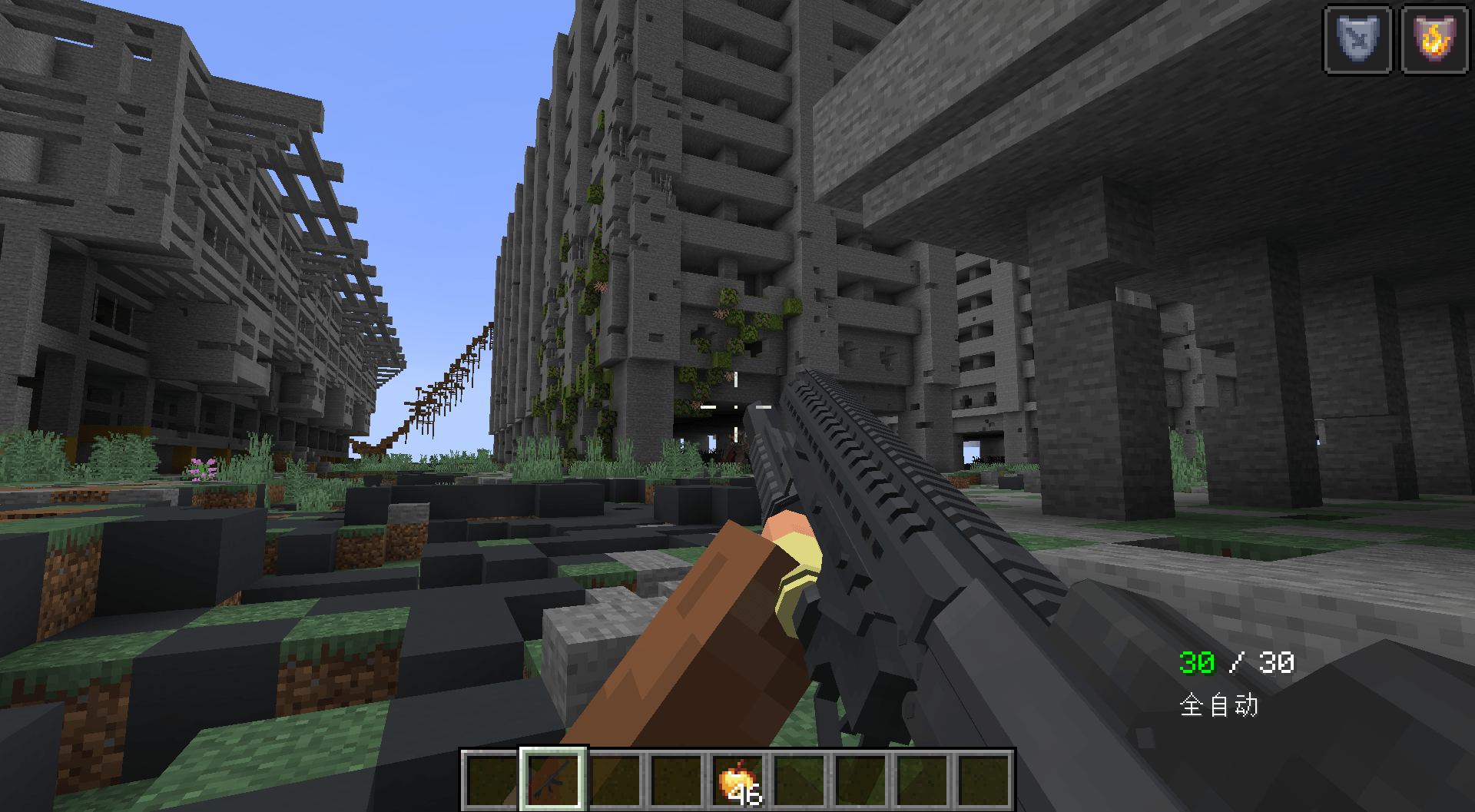Image resolution: width=1475 pixels, height=812 pixels.
Task: Click the crosshair at screen center
Action: pyautogui.click(x=737, y=406)
